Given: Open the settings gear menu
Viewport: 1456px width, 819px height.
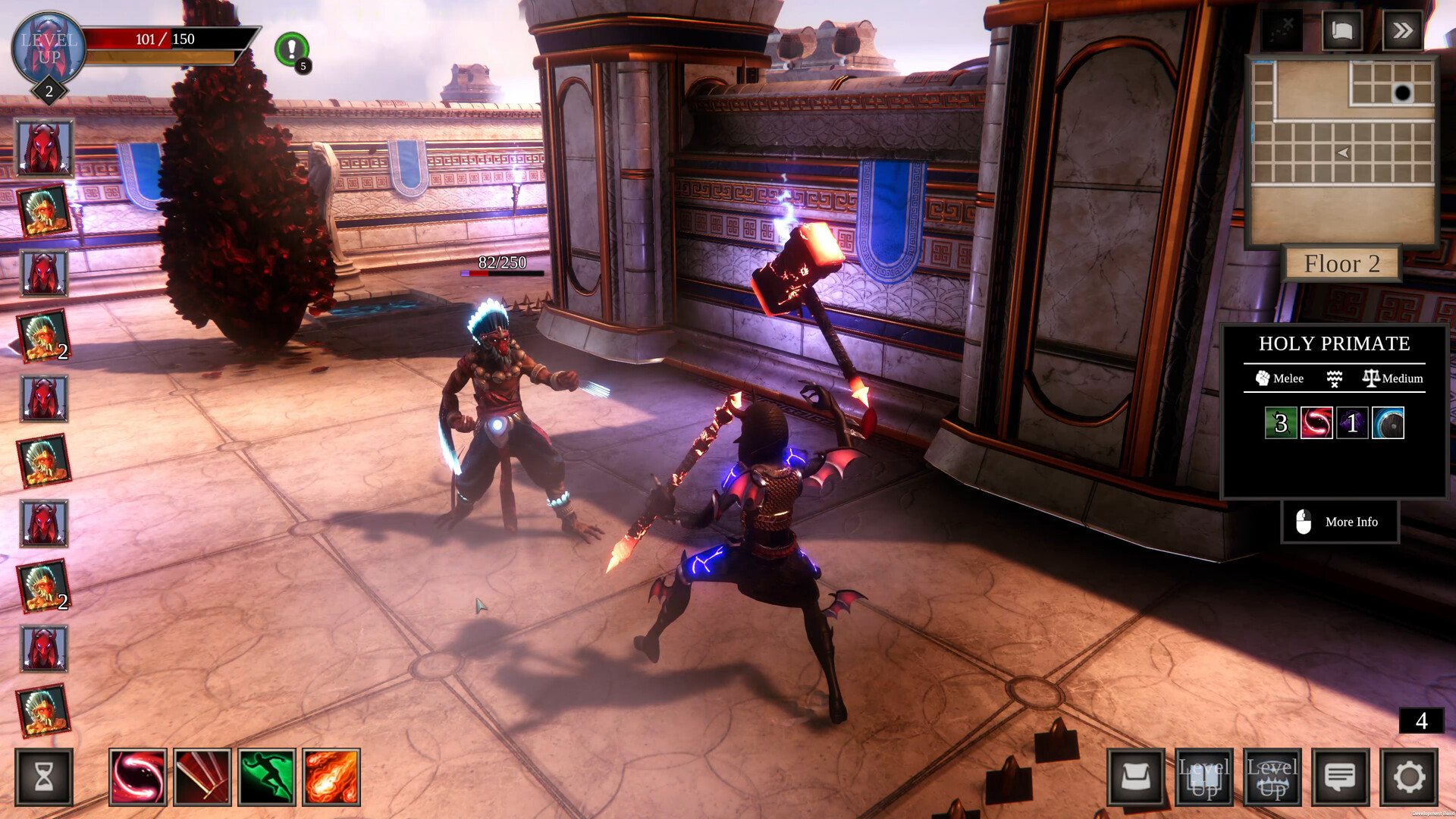Looking at the screenshot, I should pyautogui.click(x=1408, y=777).
